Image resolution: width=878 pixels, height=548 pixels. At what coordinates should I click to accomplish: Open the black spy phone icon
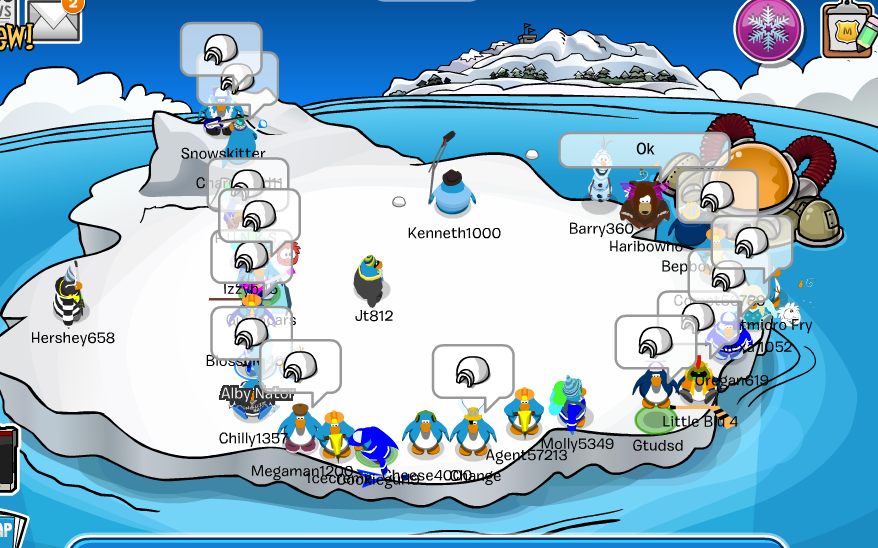tap(7, 460)
